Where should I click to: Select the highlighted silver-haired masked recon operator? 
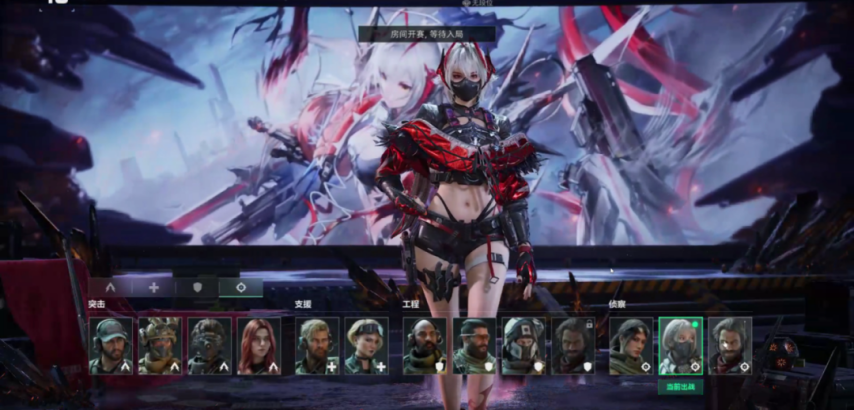point(681,346)
